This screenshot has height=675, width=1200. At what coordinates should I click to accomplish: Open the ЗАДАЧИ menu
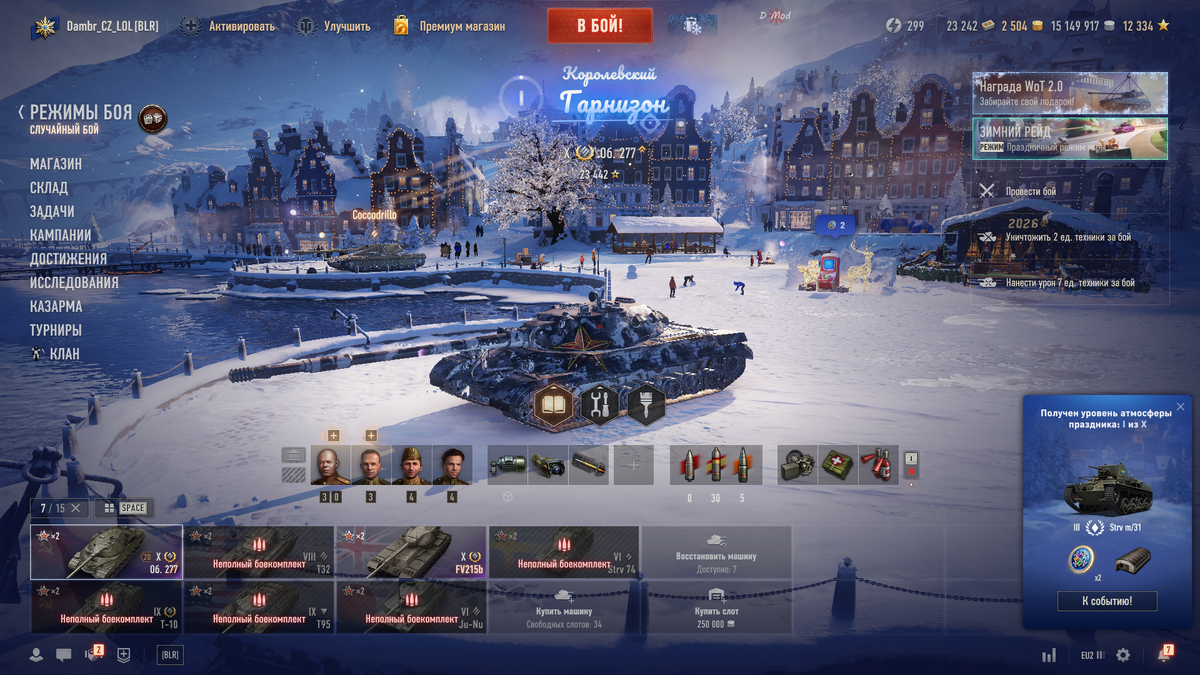coord(52,212)
